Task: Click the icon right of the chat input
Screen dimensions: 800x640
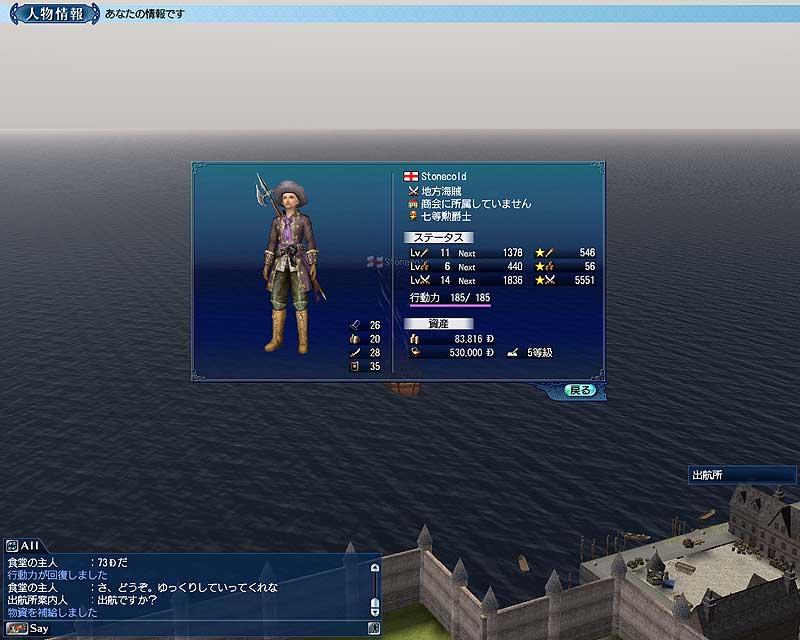Action: [x=373, y=629]
